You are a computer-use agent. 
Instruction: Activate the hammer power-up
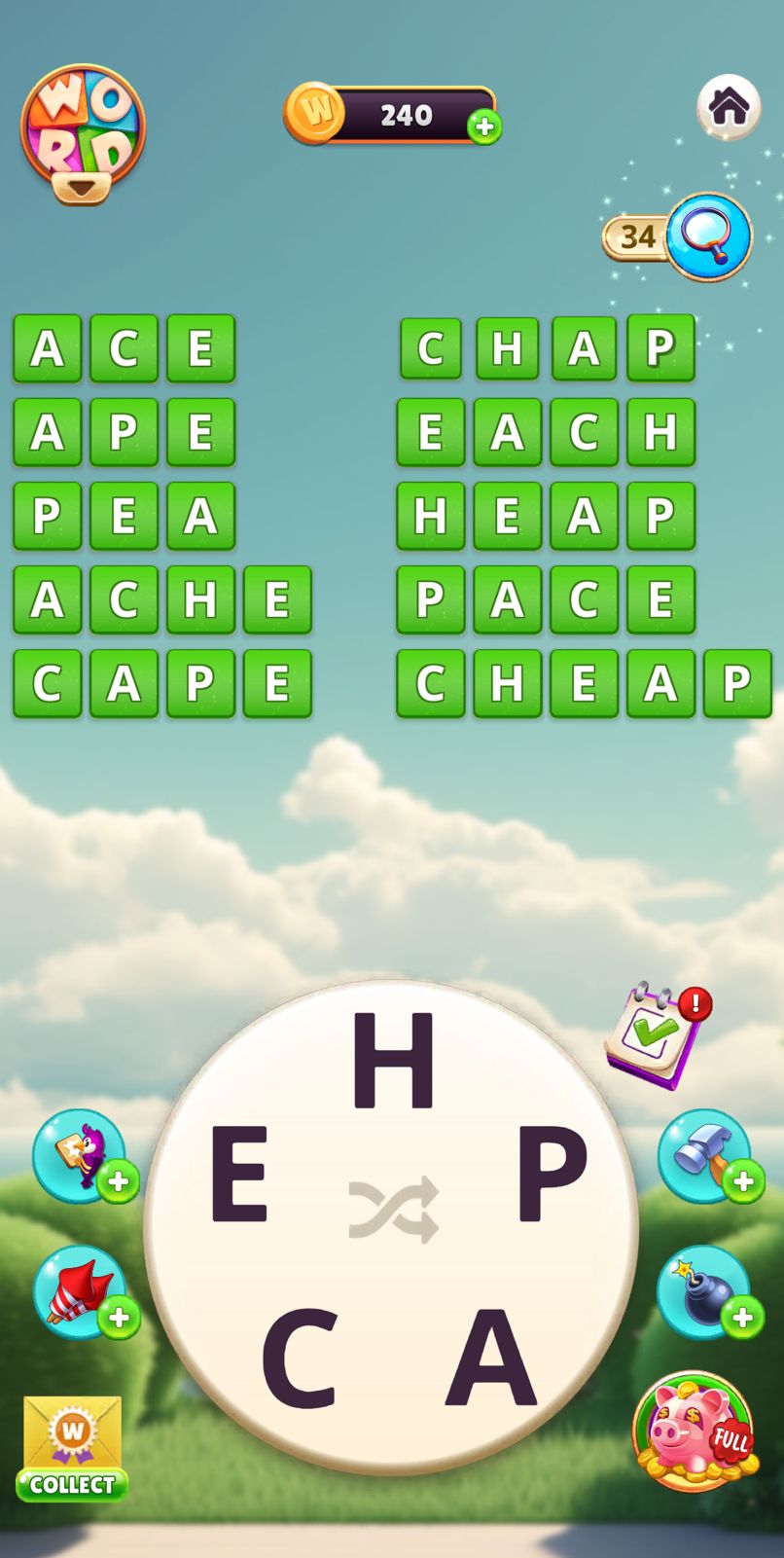[x=704, y=1156]
